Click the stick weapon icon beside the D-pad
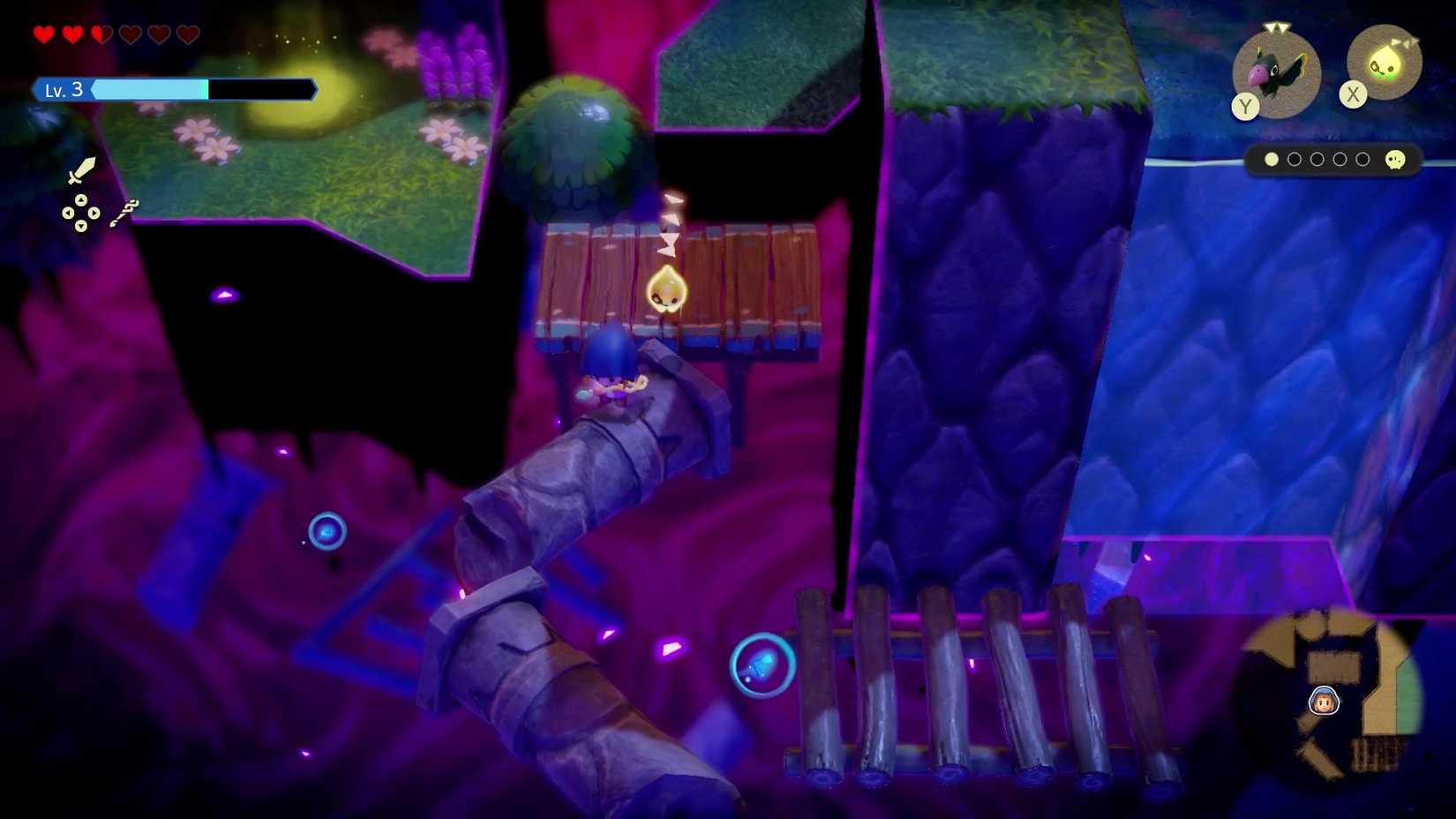Screen dimensions: 1456x819 (x=124, y=214)
